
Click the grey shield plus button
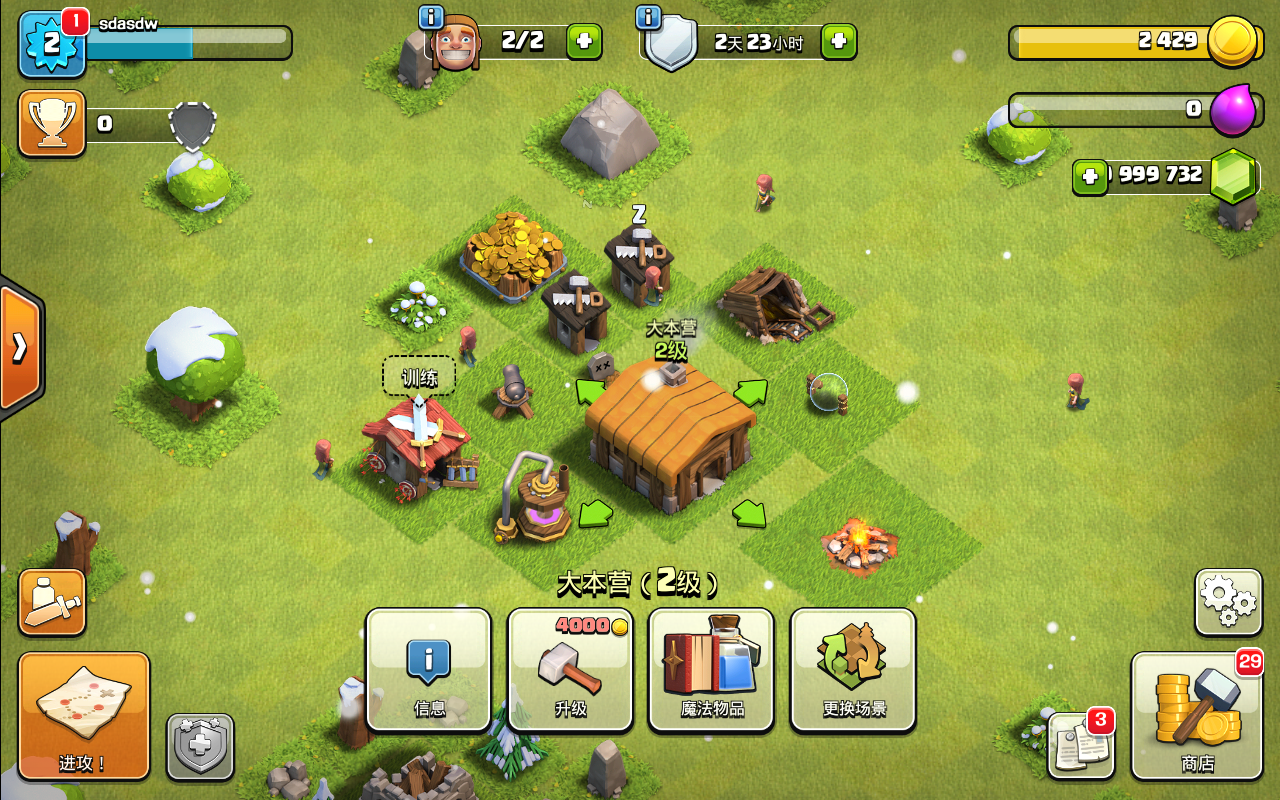(200, 746)
